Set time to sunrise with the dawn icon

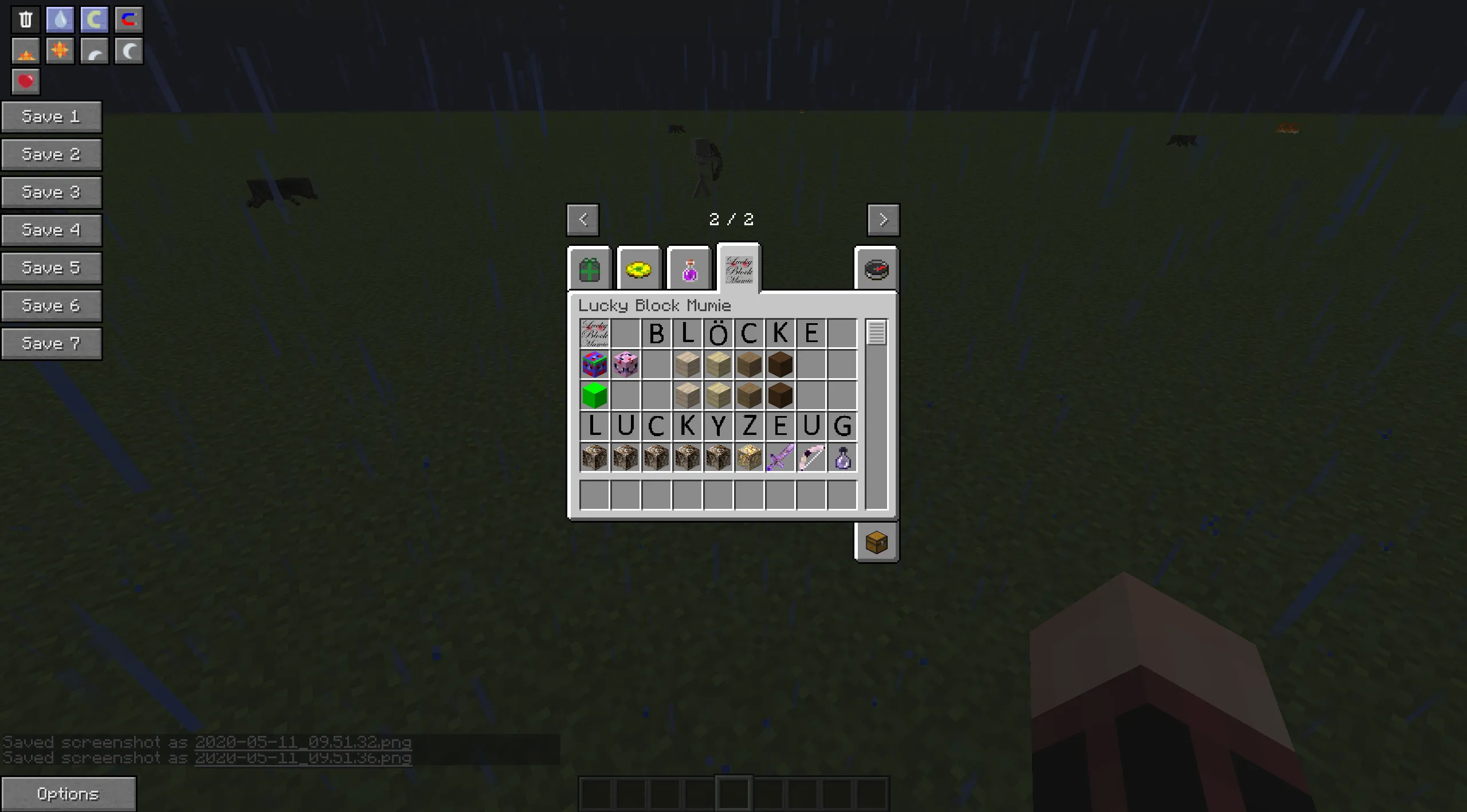25,50
